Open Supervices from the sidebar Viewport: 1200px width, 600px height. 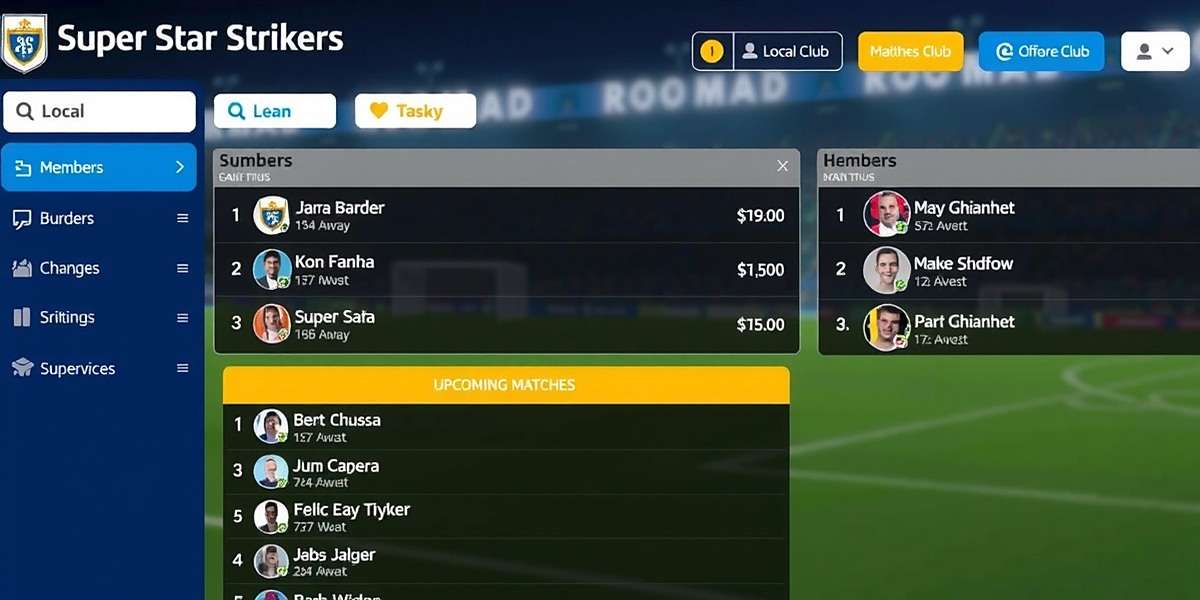coord(99,368)
